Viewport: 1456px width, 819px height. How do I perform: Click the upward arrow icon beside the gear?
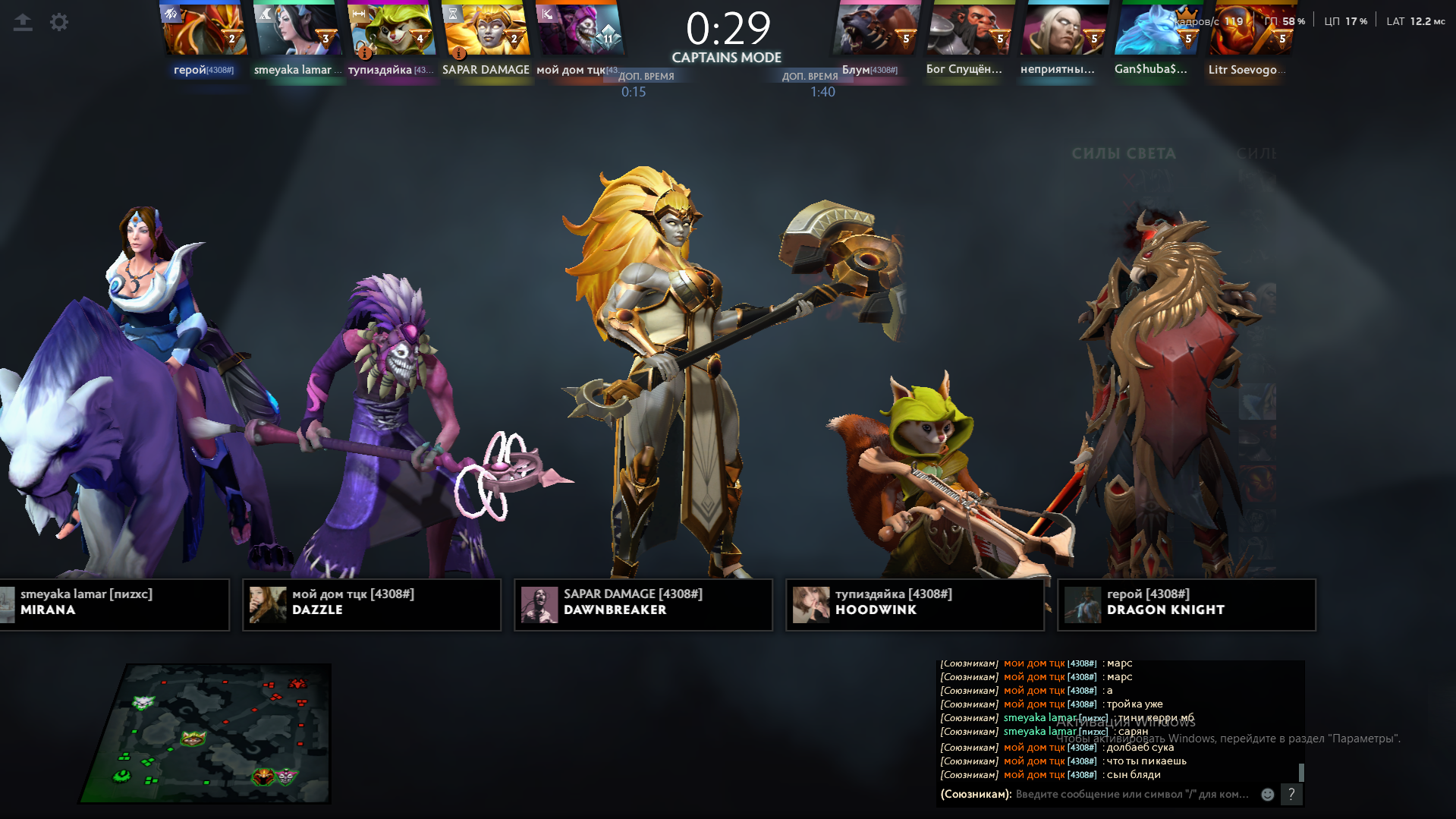[x=23, y=23]
